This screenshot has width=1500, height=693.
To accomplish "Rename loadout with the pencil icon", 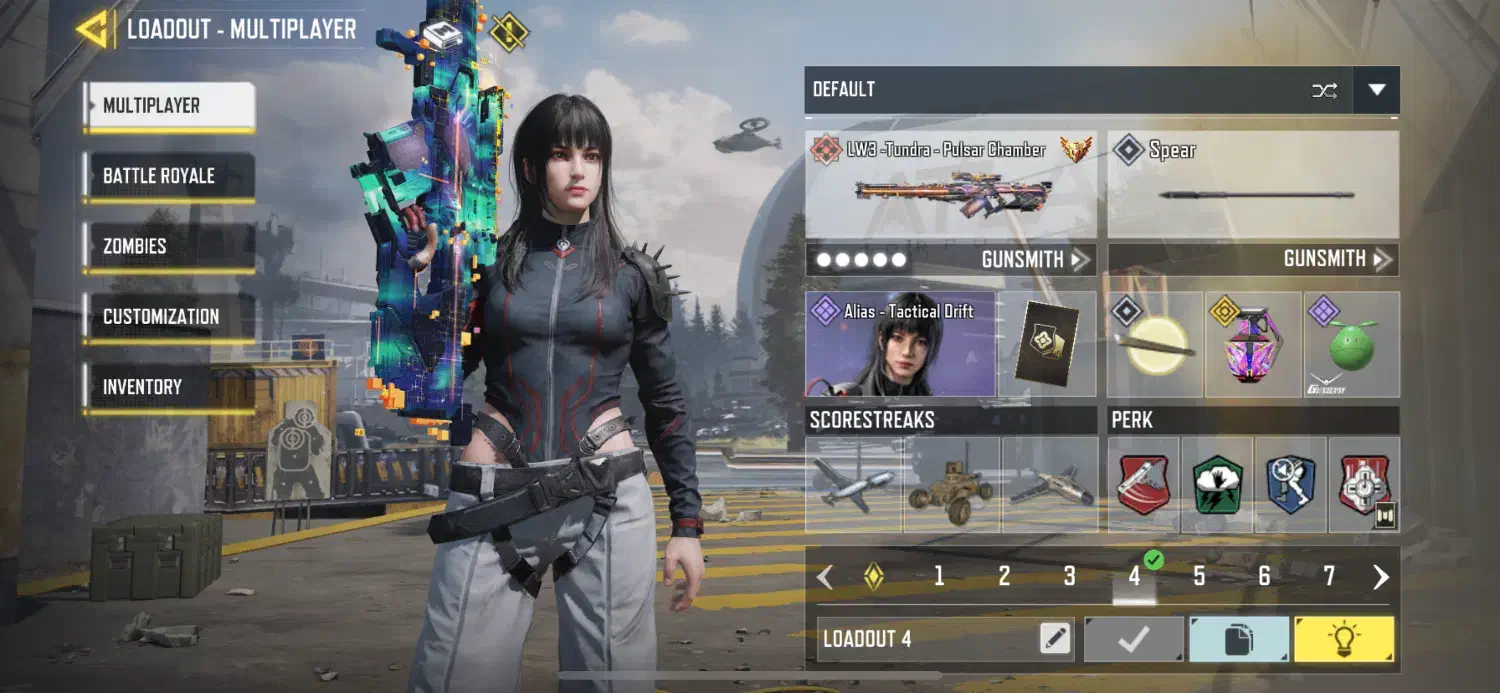I will click(x=1054, y=639).
